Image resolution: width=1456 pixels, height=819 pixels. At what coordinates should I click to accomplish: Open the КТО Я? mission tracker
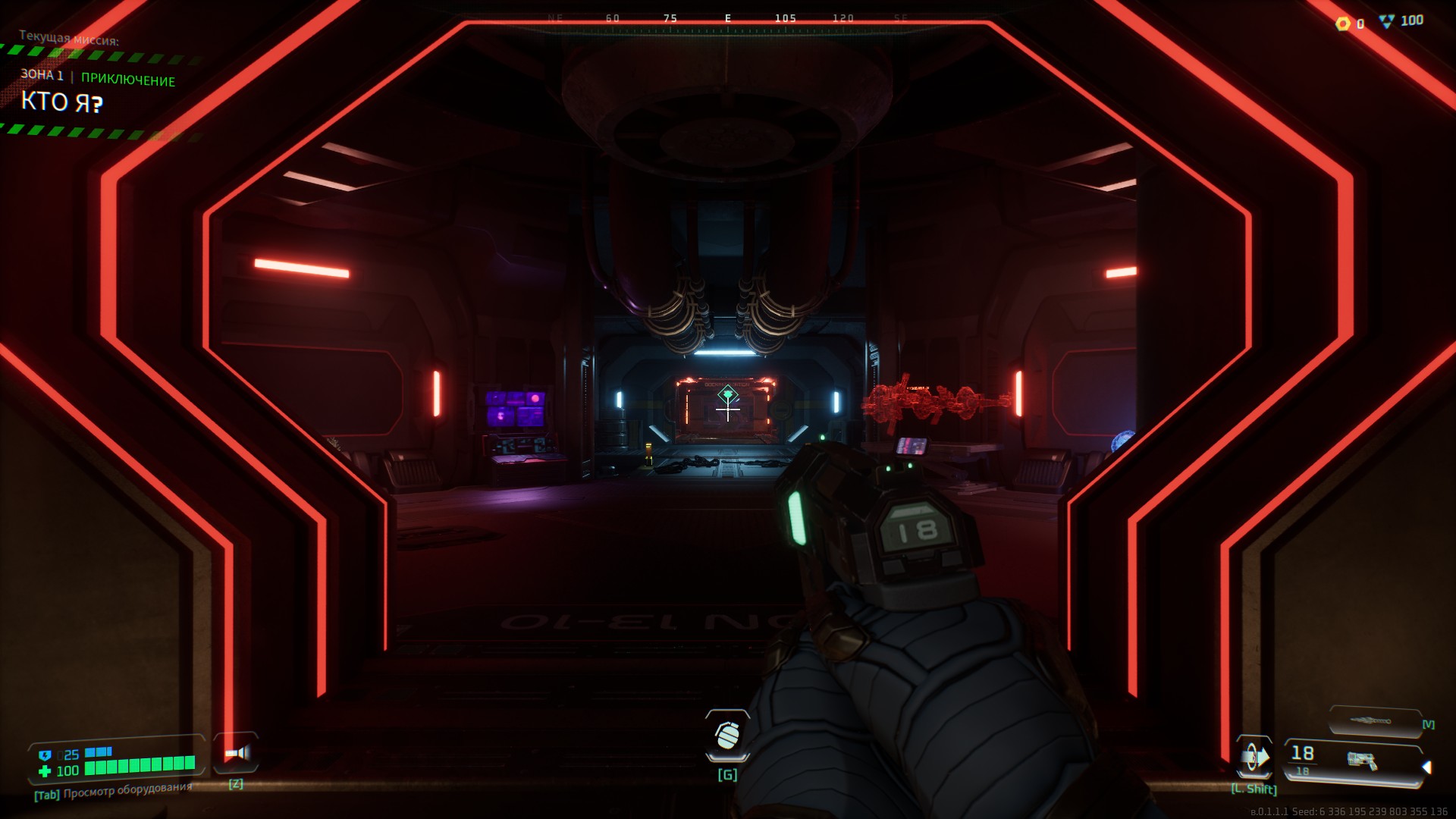pyautogui.click(x=61, y=102)
